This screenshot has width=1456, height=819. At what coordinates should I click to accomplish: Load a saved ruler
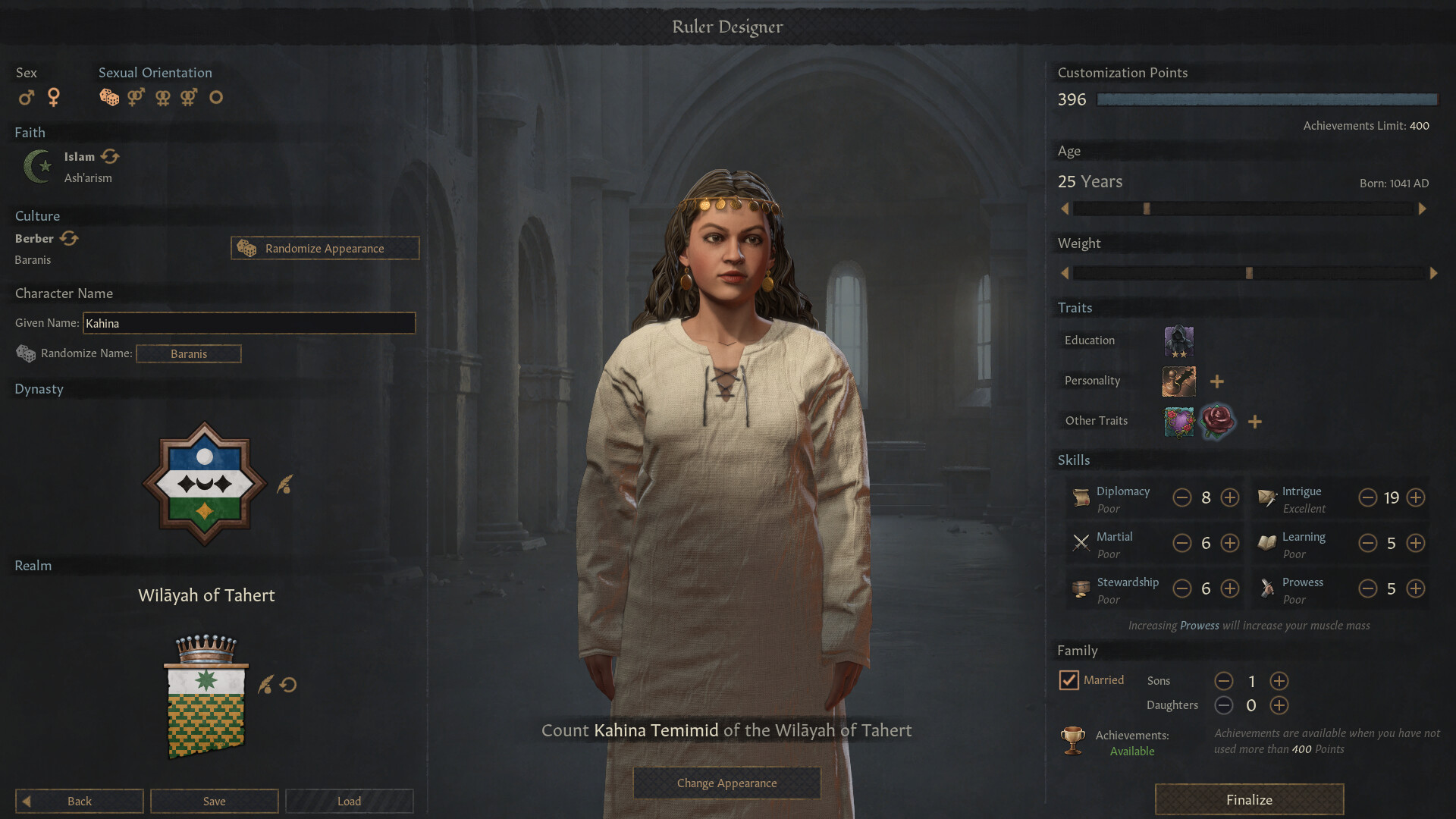pos(349,801)
